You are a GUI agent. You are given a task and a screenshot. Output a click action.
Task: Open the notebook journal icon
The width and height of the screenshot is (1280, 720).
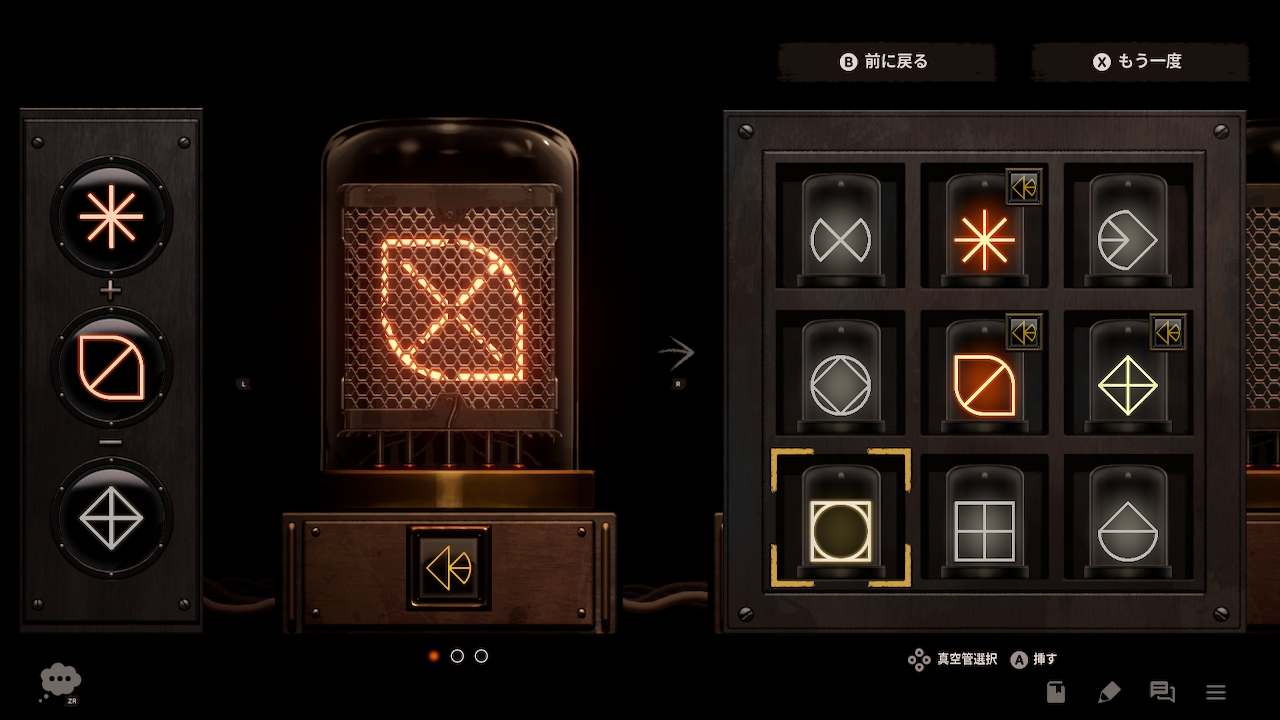click(1056, 692)
